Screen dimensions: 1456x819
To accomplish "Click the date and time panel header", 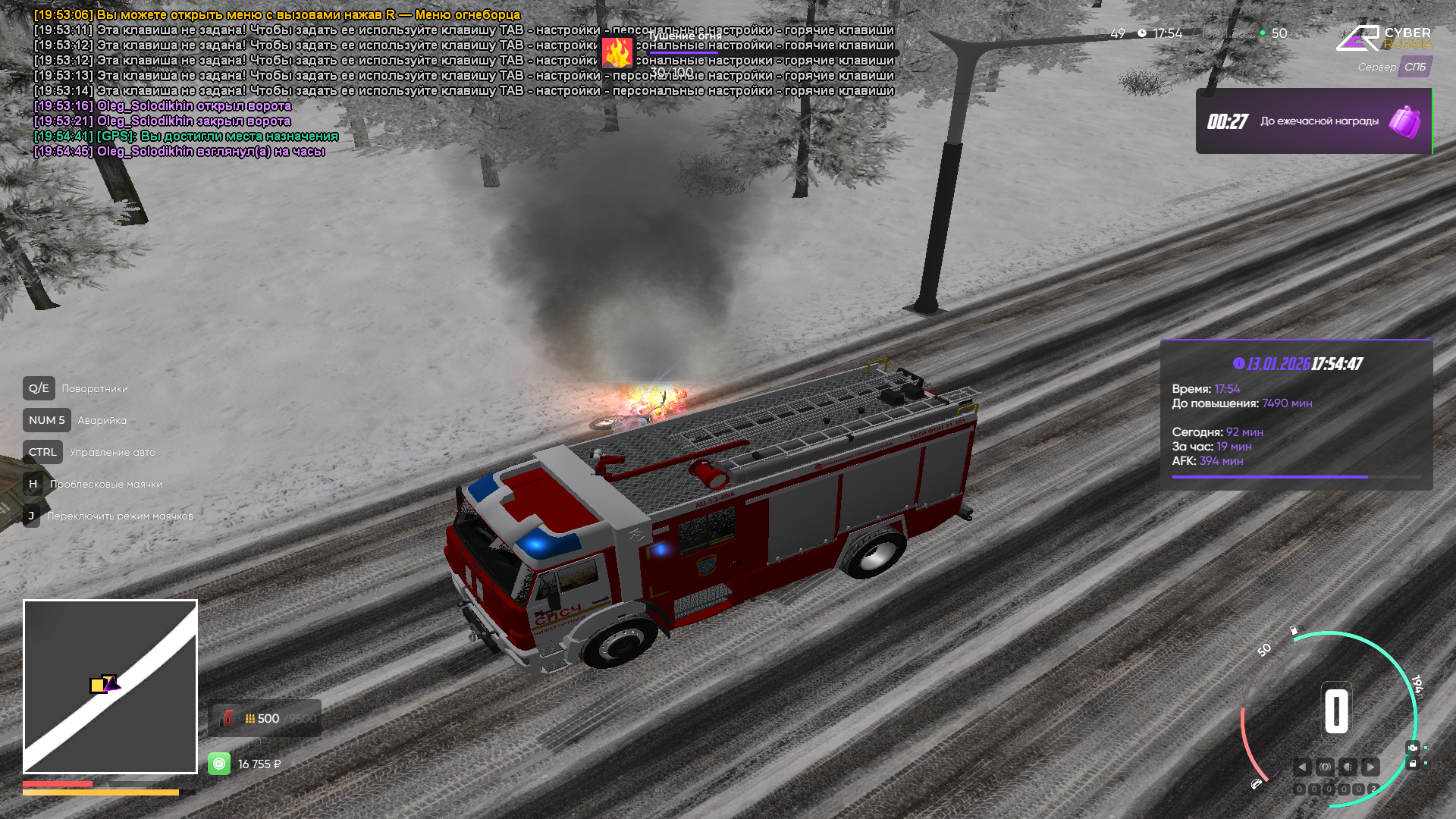I will coord(1297,364).
